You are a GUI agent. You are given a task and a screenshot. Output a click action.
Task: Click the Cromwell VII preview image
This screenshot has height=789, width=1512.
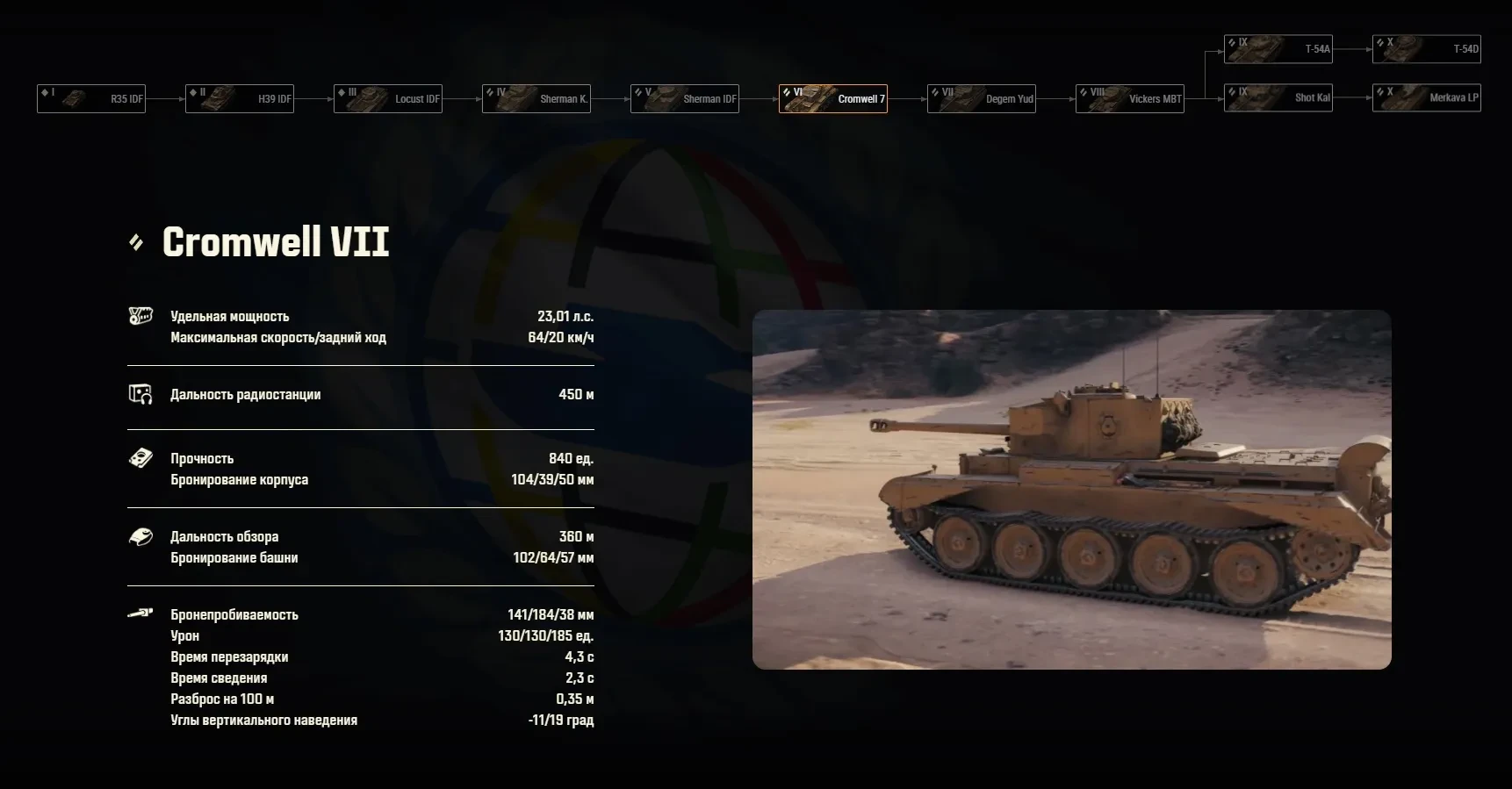tap(1071, 489)
